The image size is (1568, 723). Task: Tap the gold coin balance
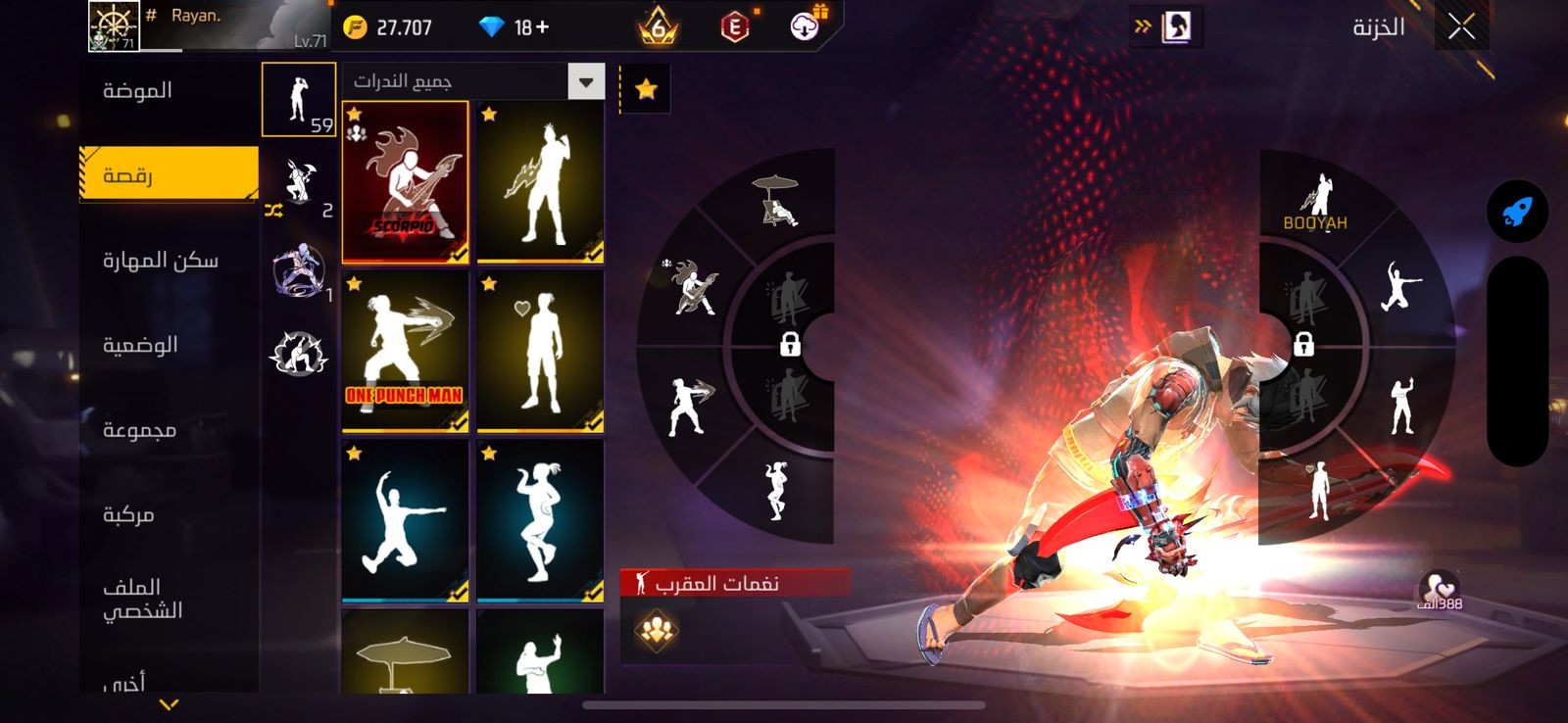click(x=389, y=27)
